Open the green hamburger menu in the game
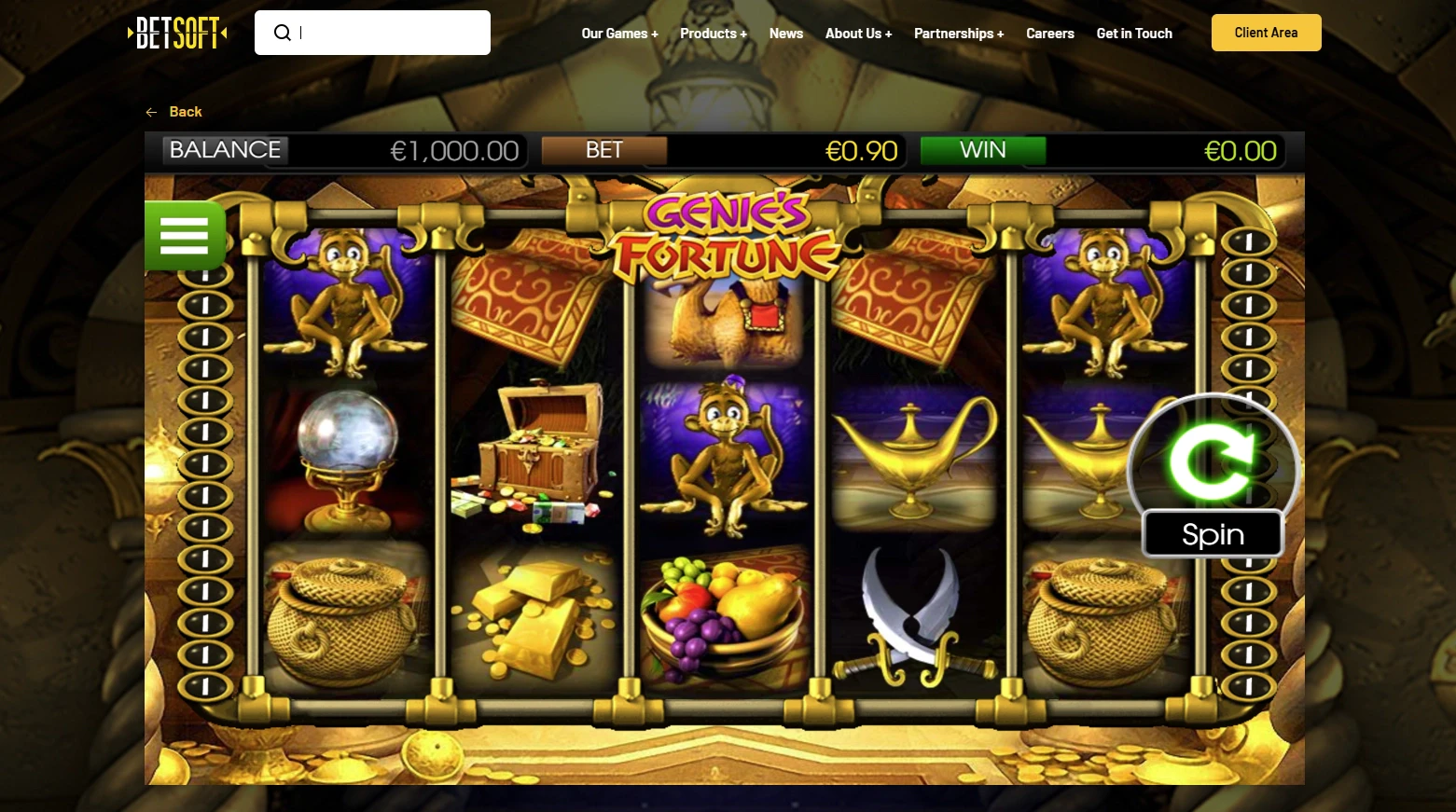The width and height of the screenshot is (1456, 812). 184,236
